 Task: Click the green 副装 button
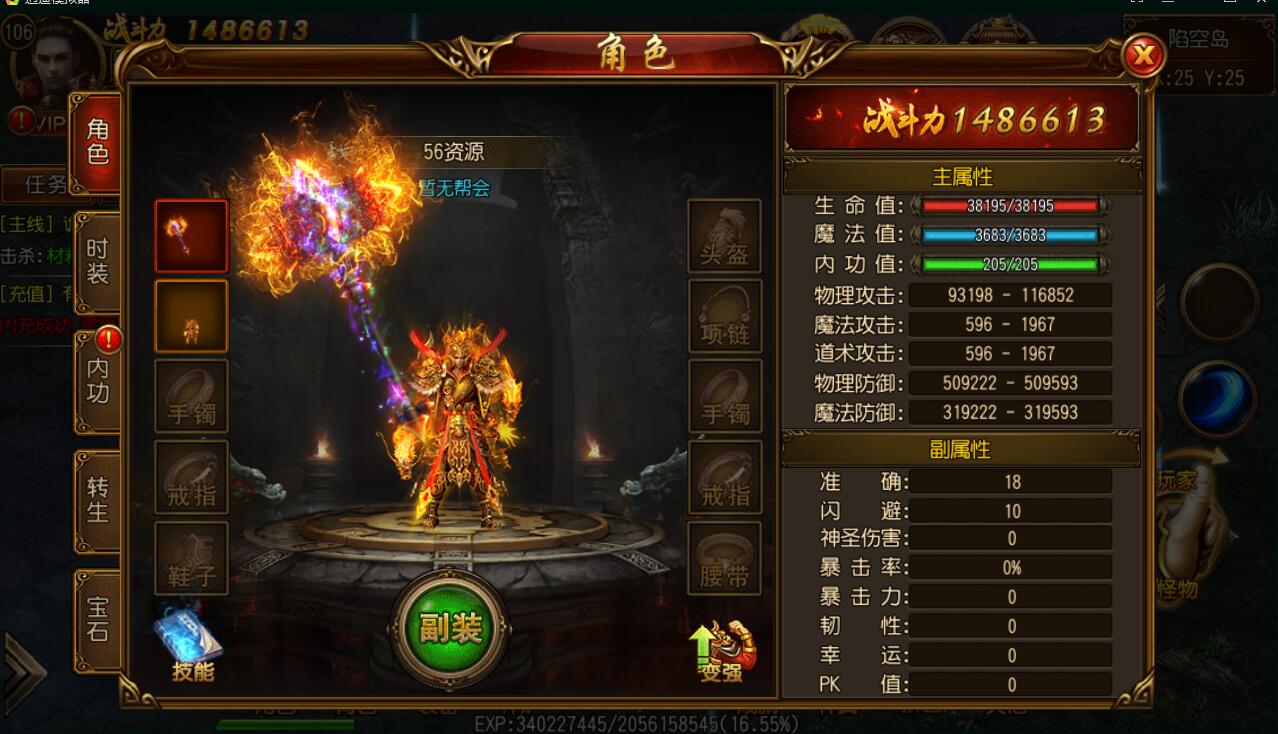pos(450,629)
